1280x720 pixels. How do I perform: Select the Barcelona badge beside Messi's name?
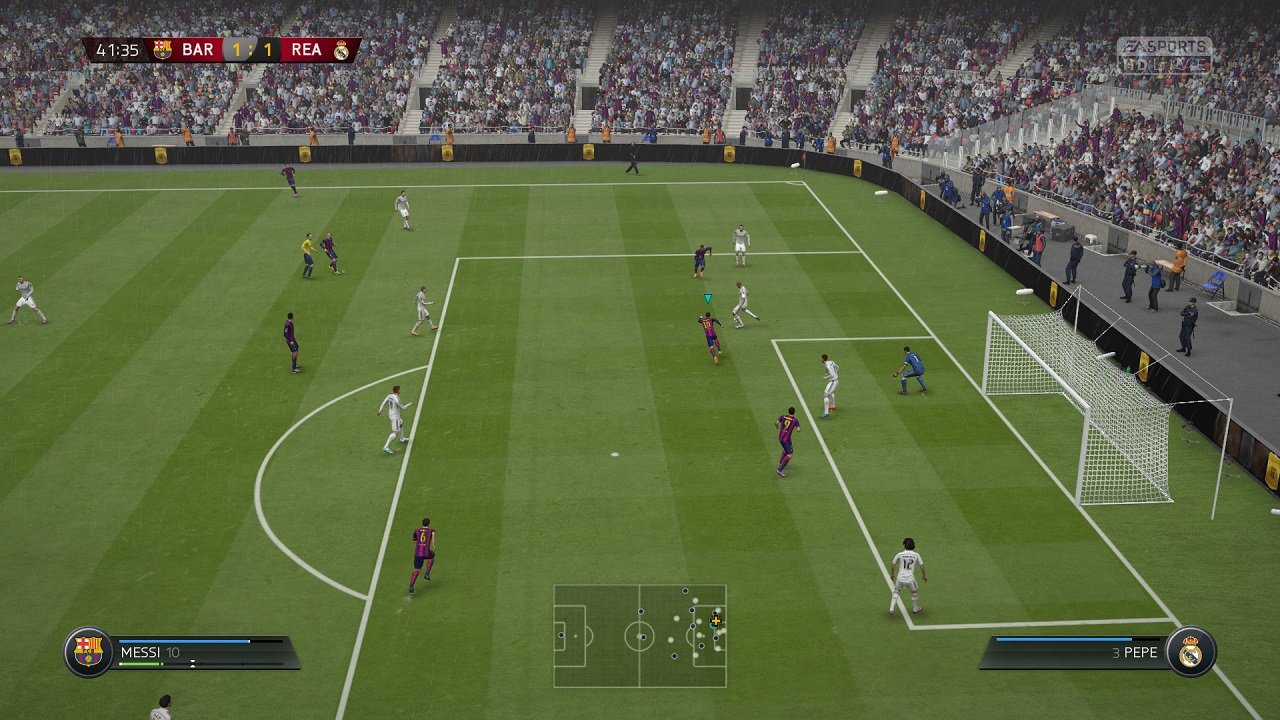click(x=90, y=652)
